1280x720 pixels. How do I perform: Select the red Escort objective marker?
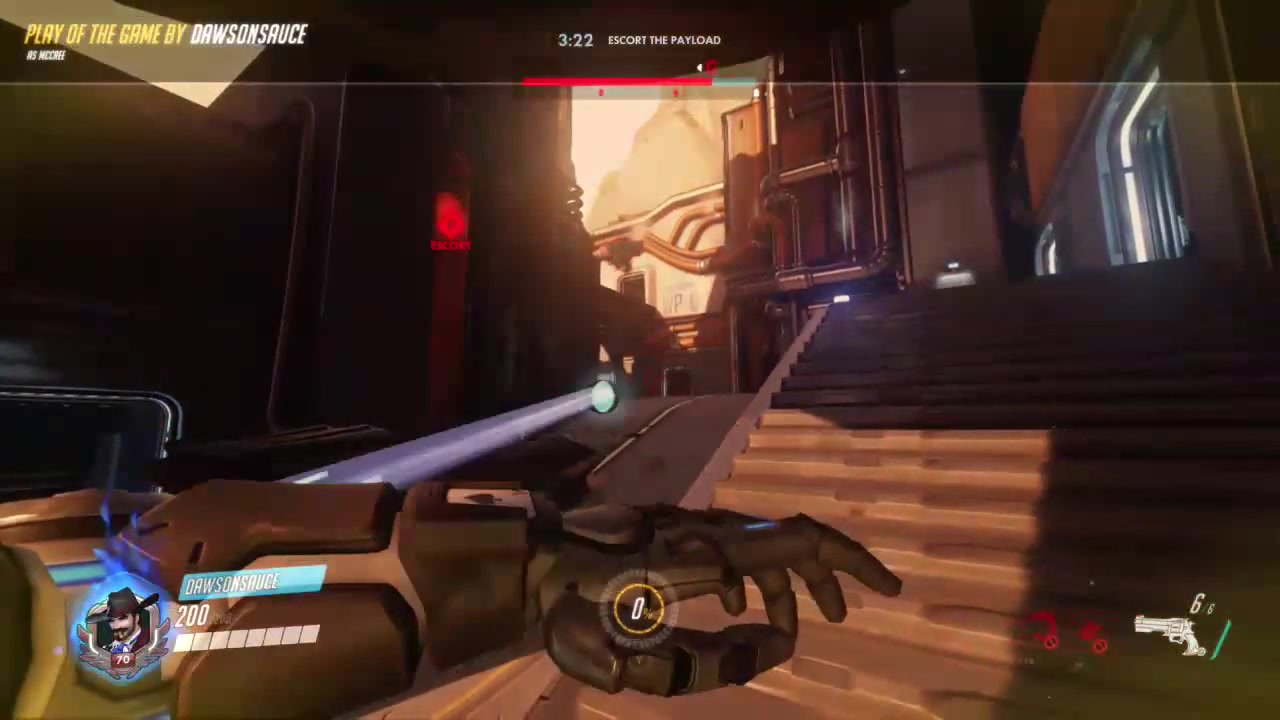click(450, 222)
